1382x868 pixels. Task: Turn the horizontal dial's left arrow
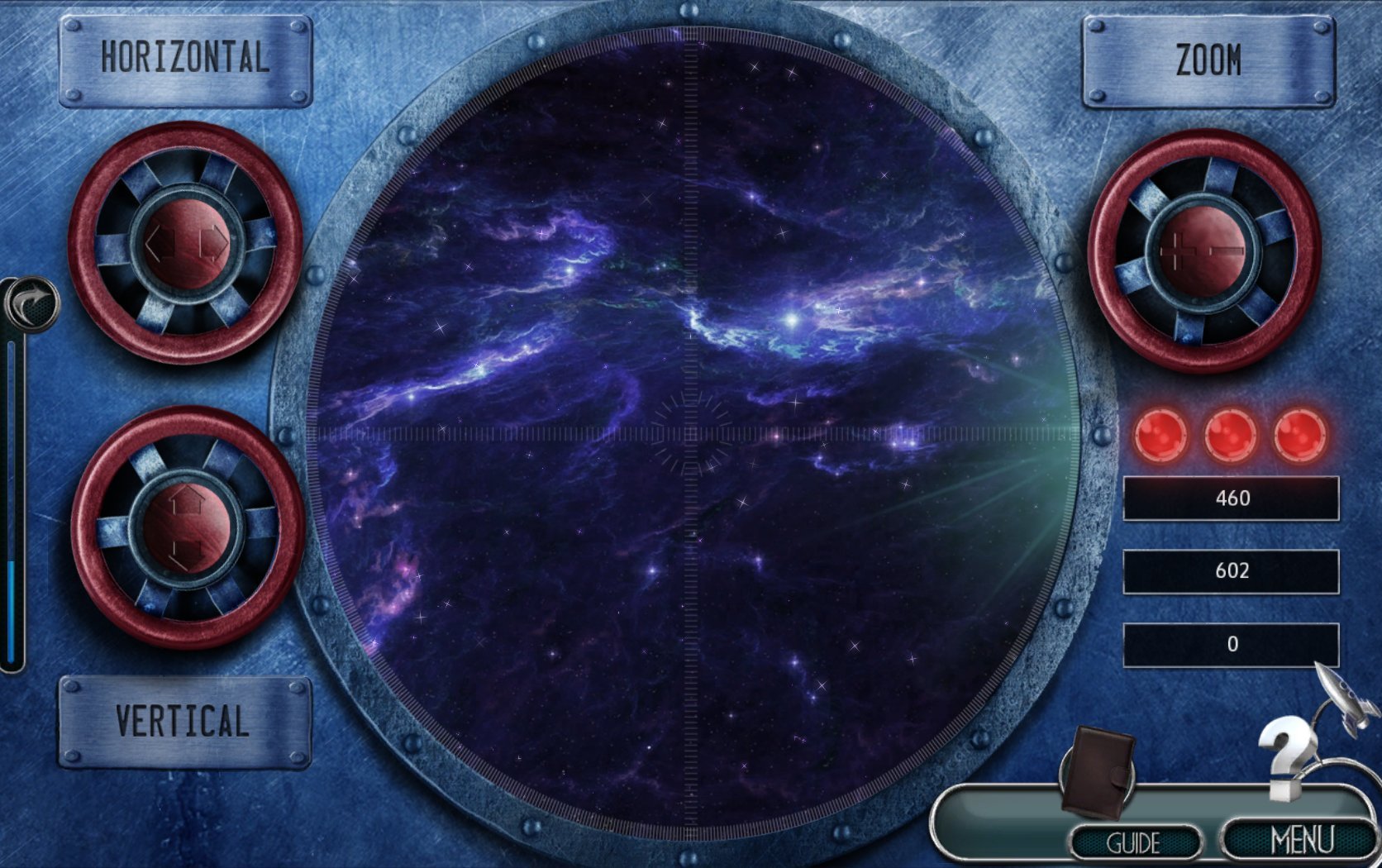tap(160, 241)
